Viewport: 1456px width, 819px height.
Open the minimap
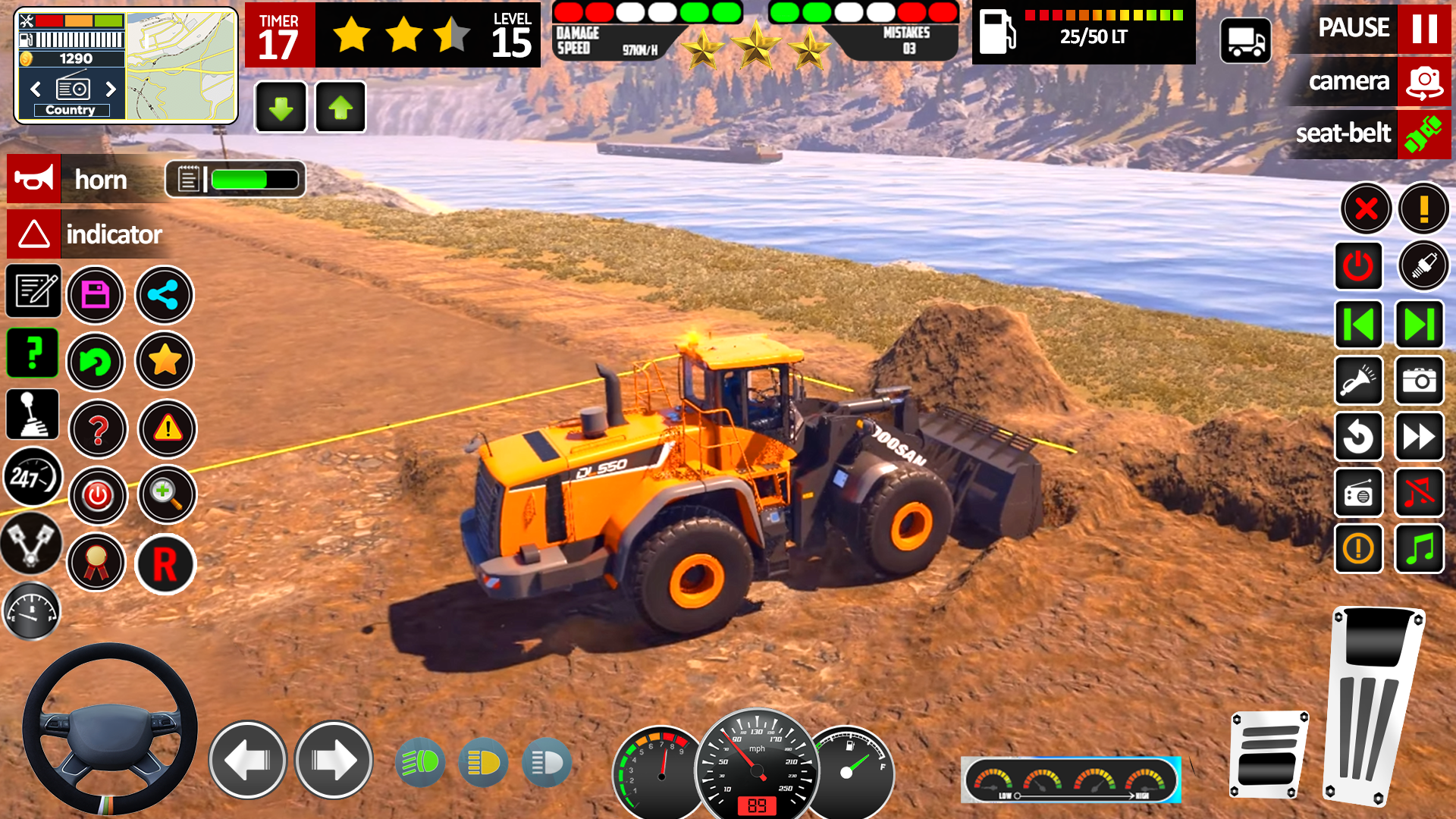pyautogui.click(x=180, y=66)
